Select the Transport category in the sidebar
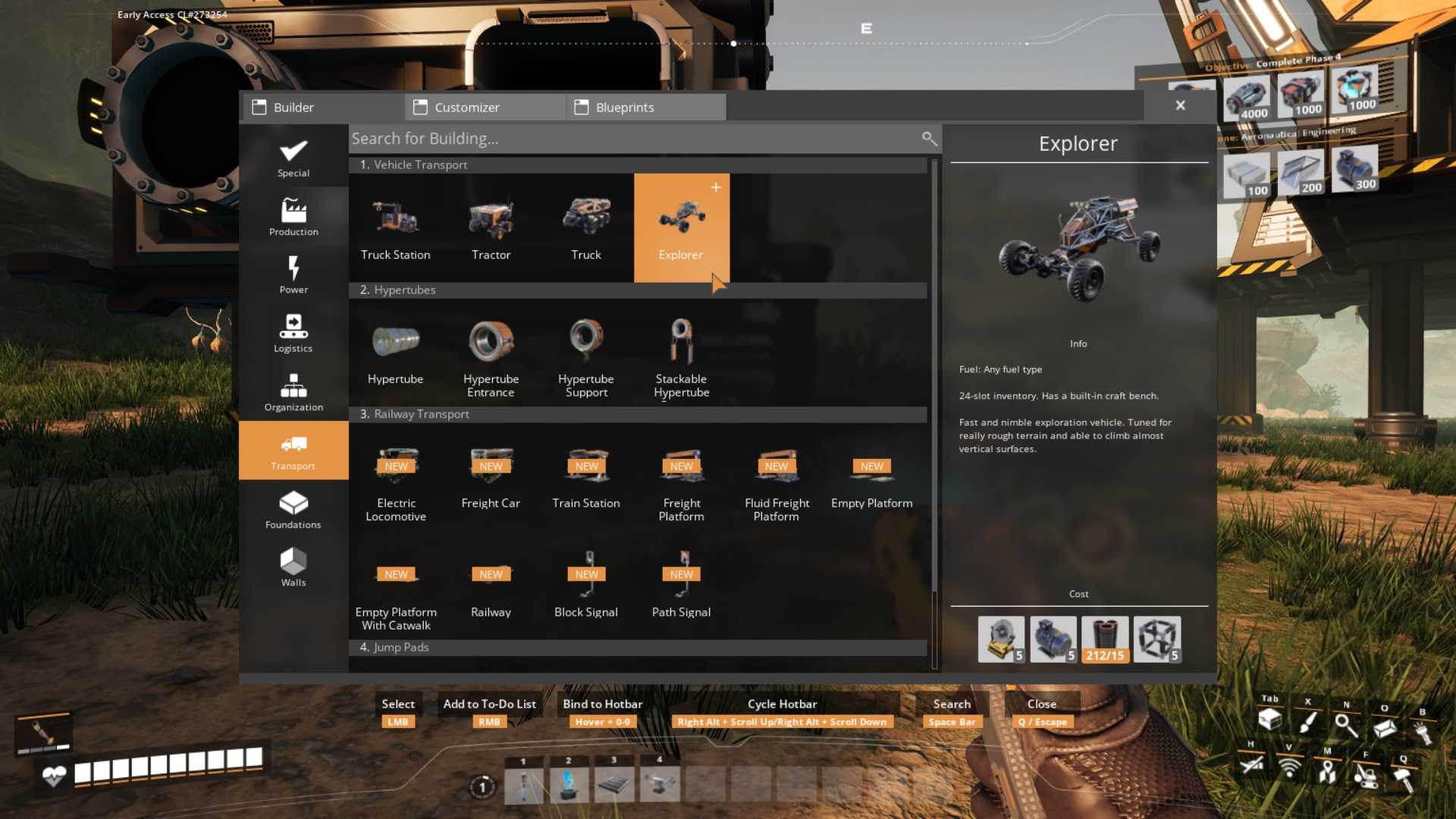The image size is (1456, 819). (x=293, y=449)
